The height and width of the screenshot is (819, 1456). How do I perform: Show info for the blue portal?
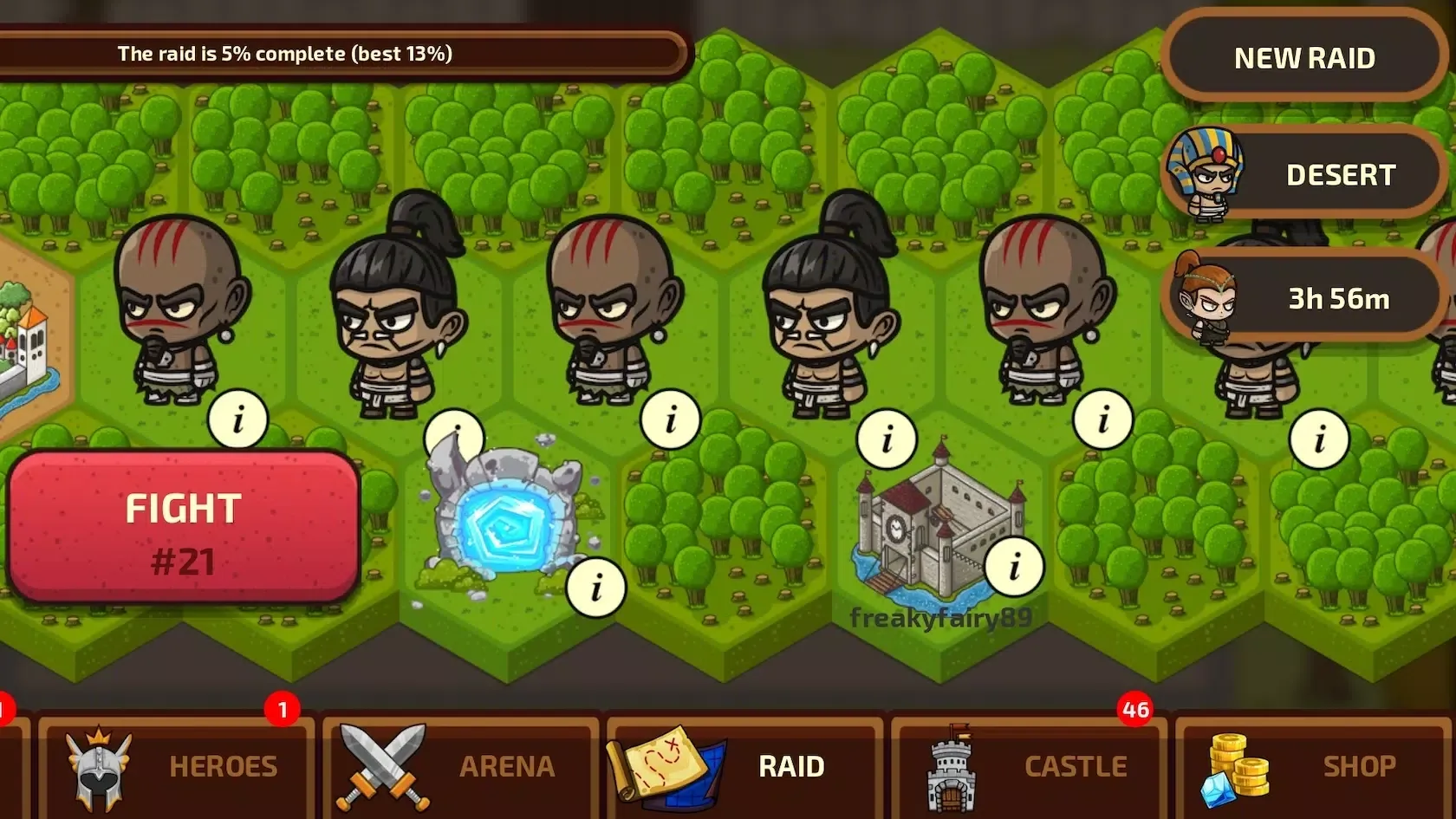(595, 588)
